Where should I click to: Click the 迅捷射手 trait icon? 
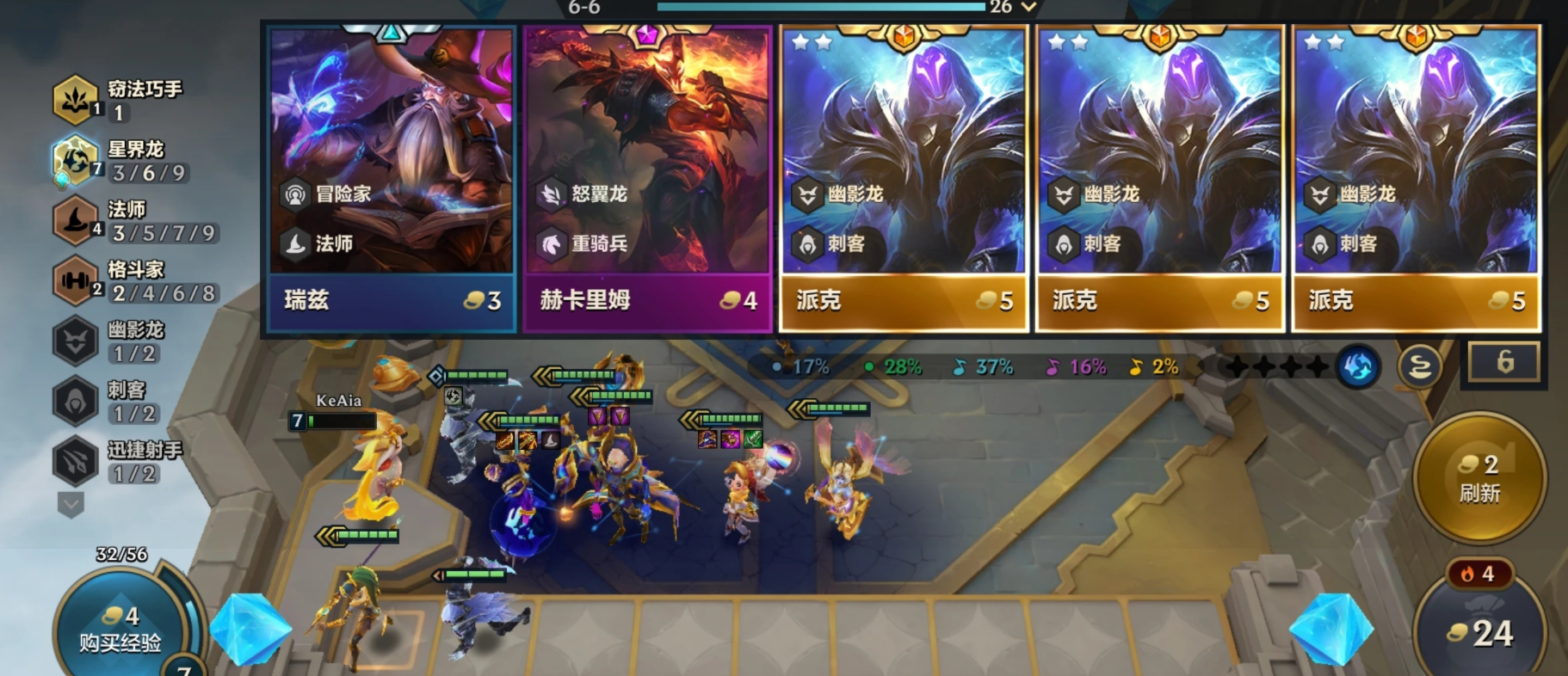click(x=74, y=459)
